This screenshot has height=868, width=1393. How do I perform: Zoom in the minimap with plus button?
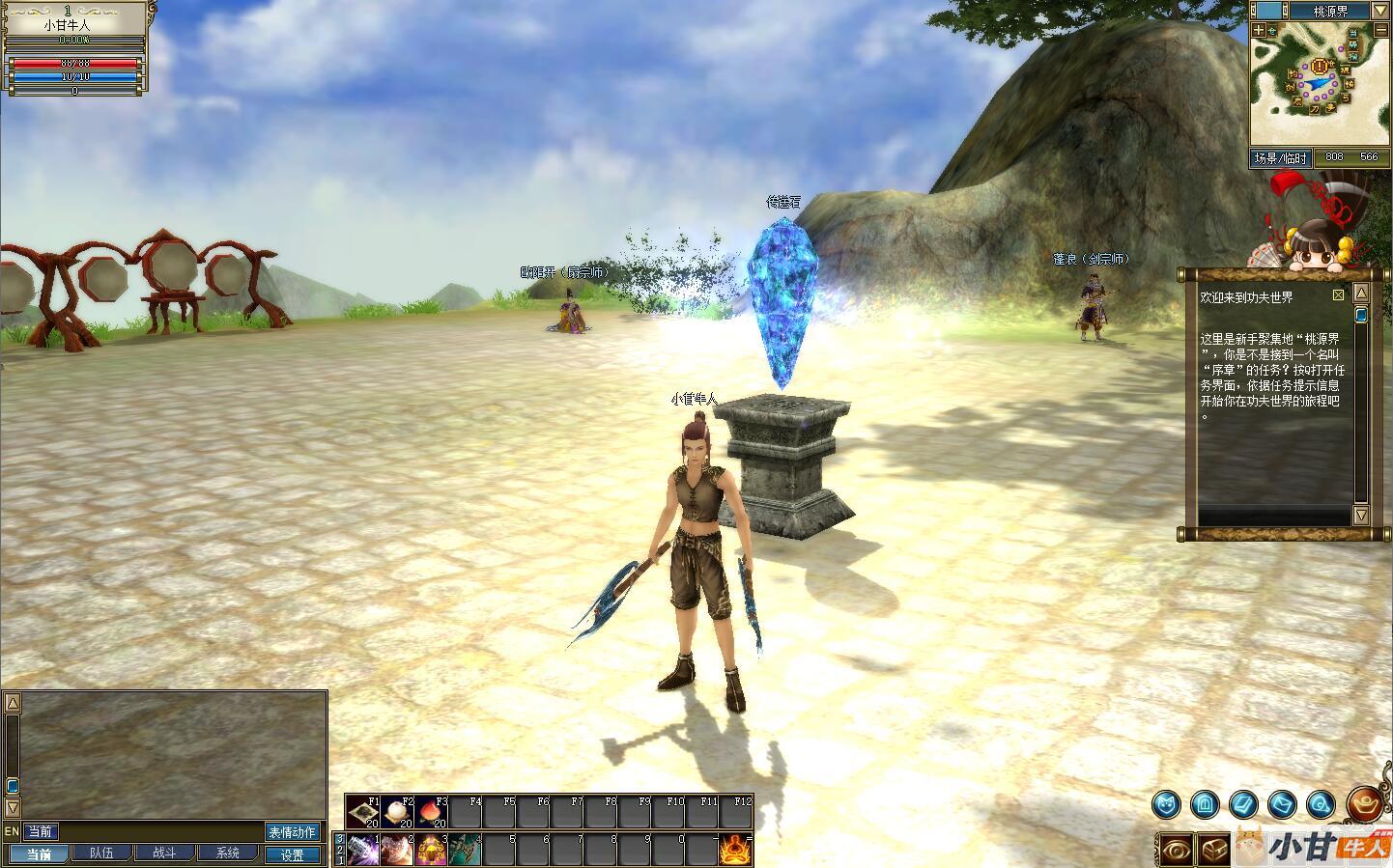click(1259, 30)
